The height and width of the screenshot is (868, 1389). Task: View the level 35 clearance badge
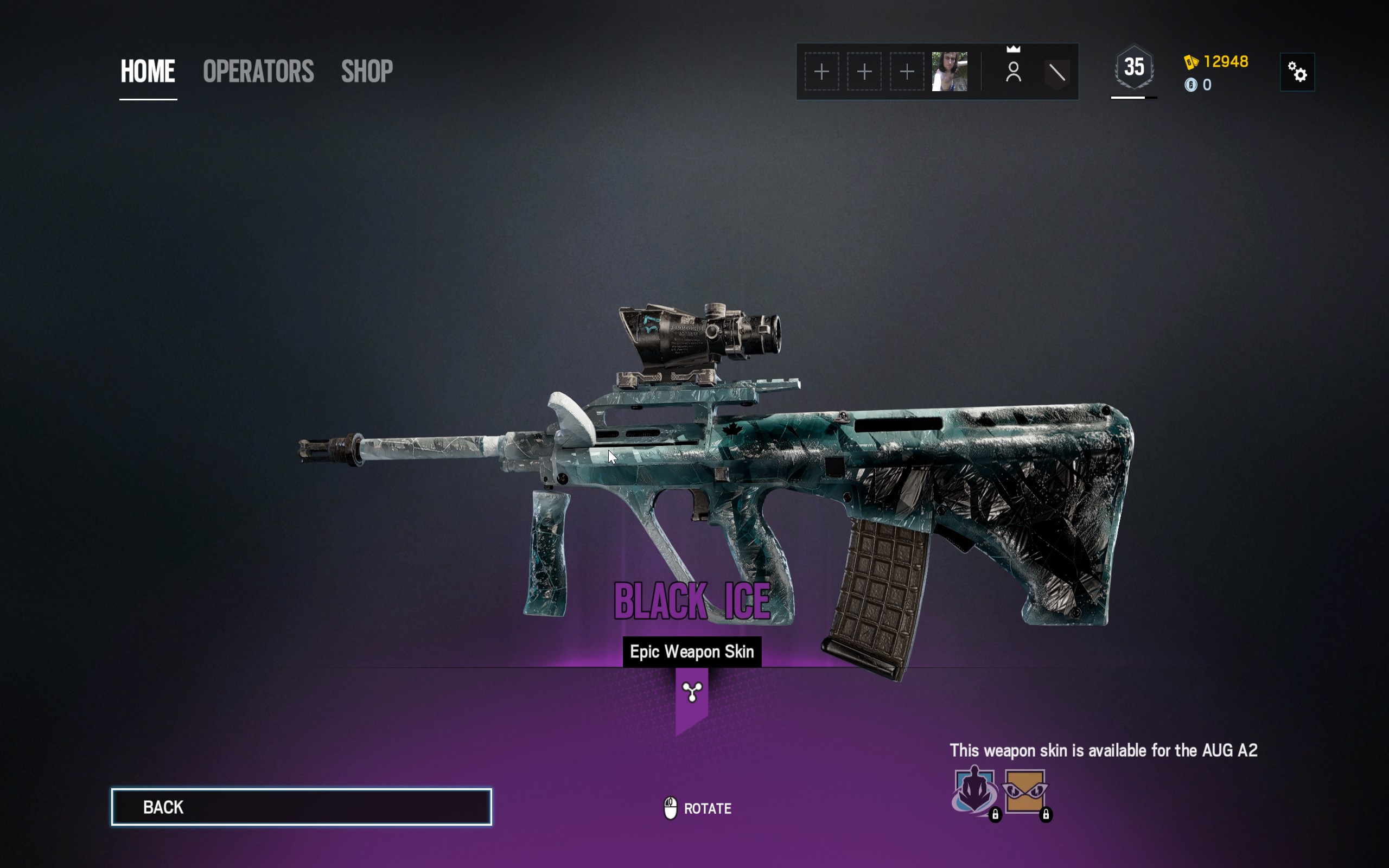[x=1134, y=68]
